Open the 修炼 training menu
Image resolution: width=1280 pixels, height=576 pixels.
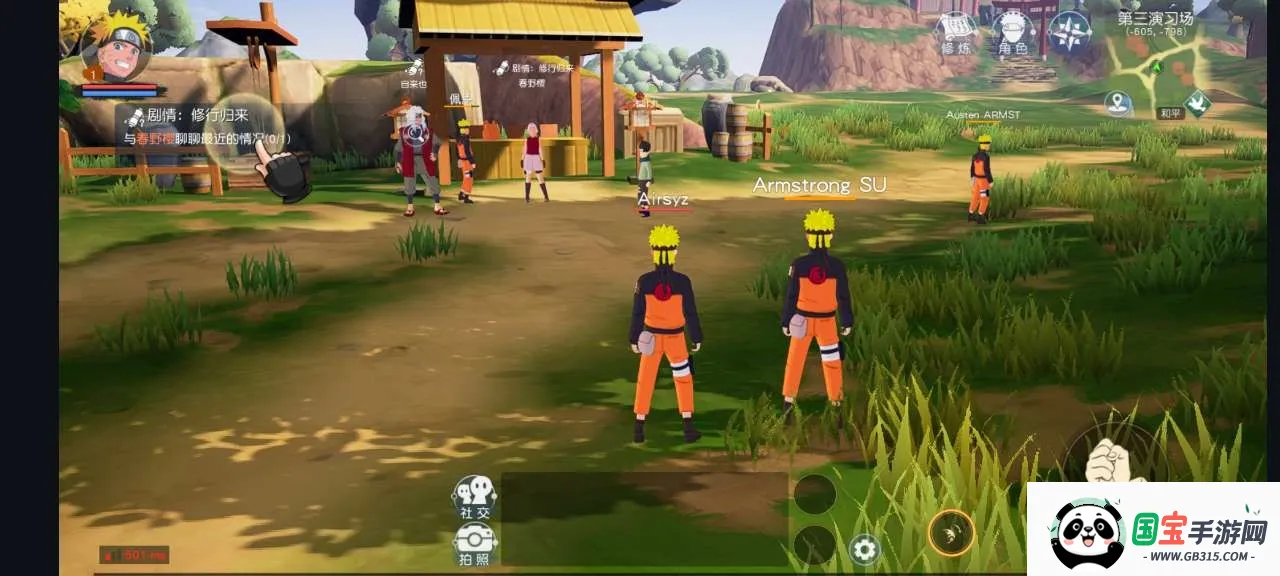(x=957, y=32)
